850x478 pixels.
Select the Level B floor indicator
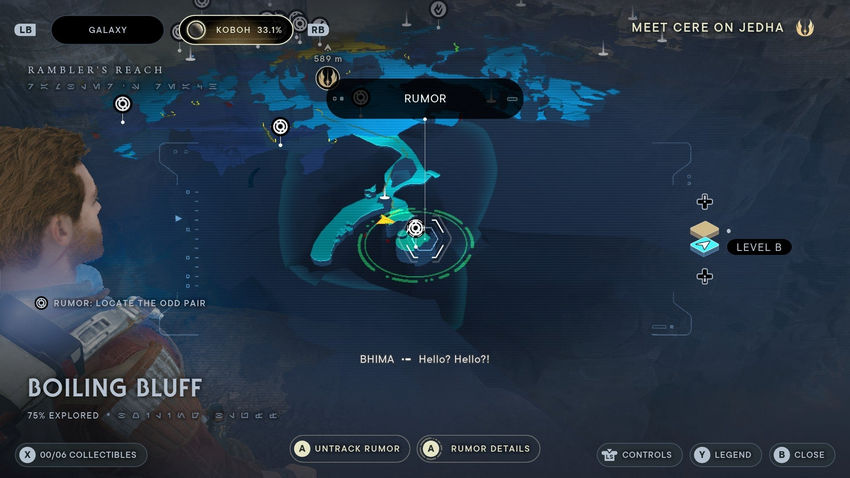pyautogui.click(x=758, y=247)
